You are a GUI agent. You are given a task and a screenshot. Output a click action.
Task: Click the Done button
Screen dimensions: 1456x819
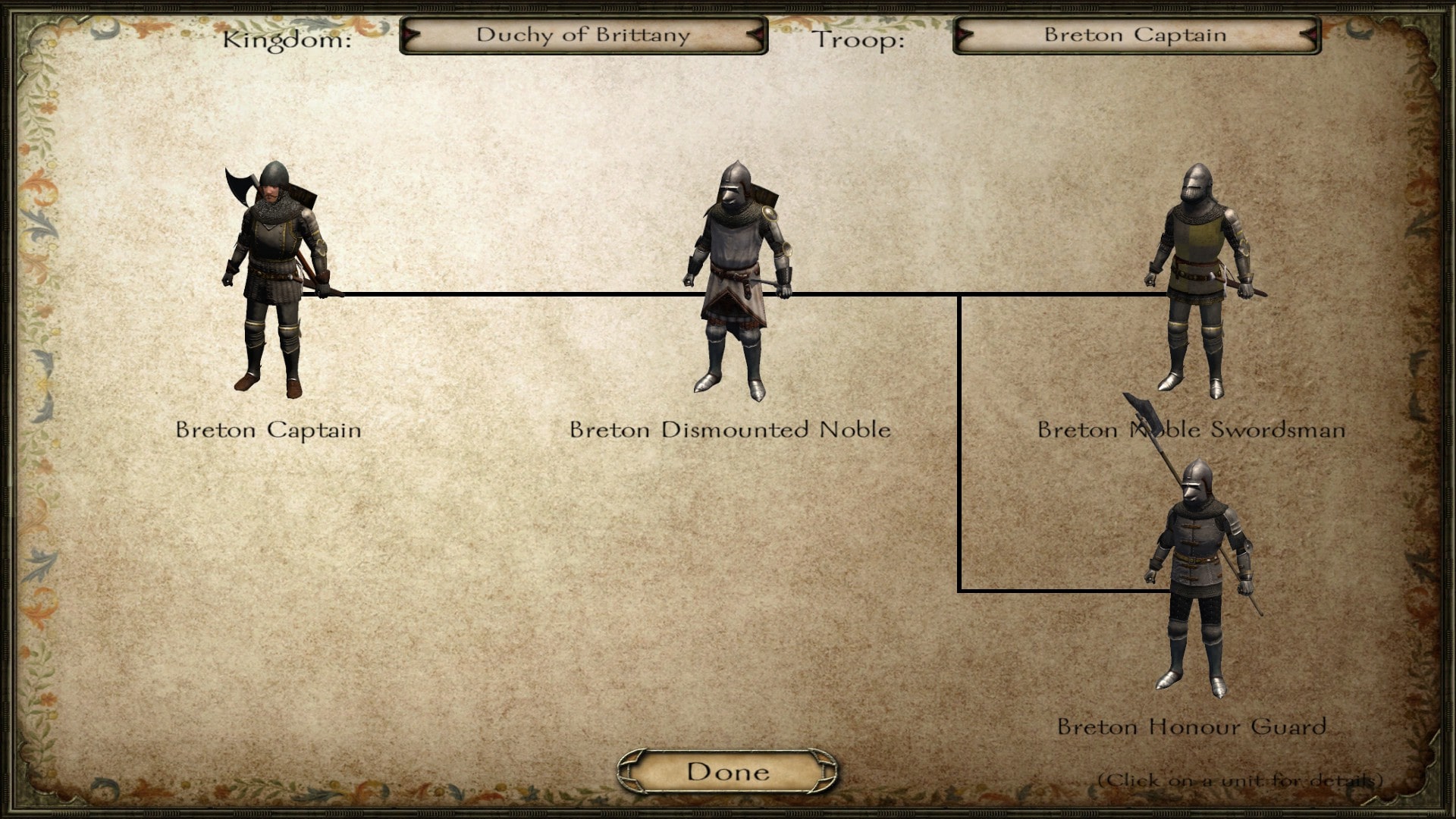(727, 772)
